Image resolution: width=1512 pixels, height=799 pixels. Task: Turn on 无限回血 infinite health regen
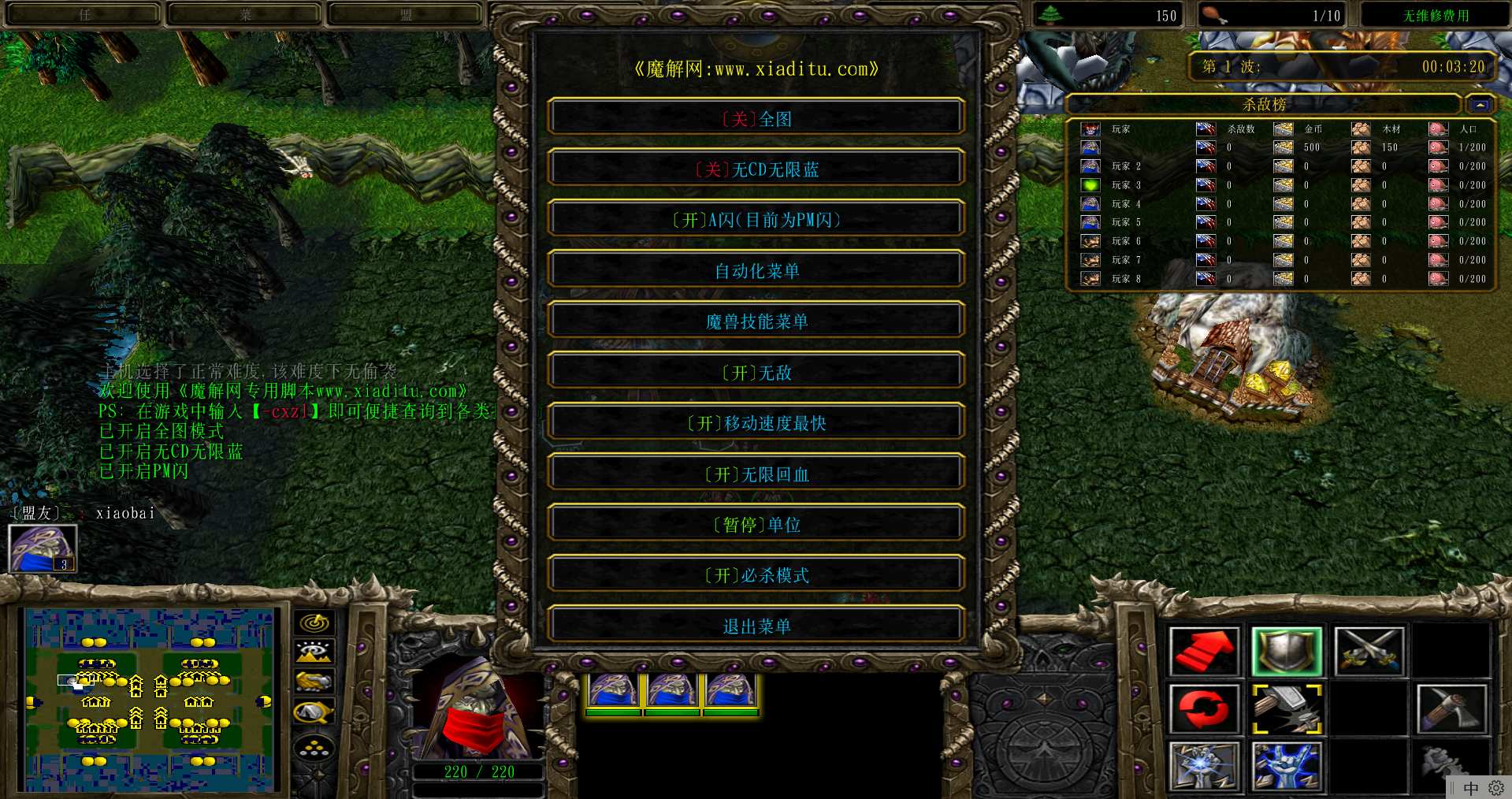click(x=756, y=474)
